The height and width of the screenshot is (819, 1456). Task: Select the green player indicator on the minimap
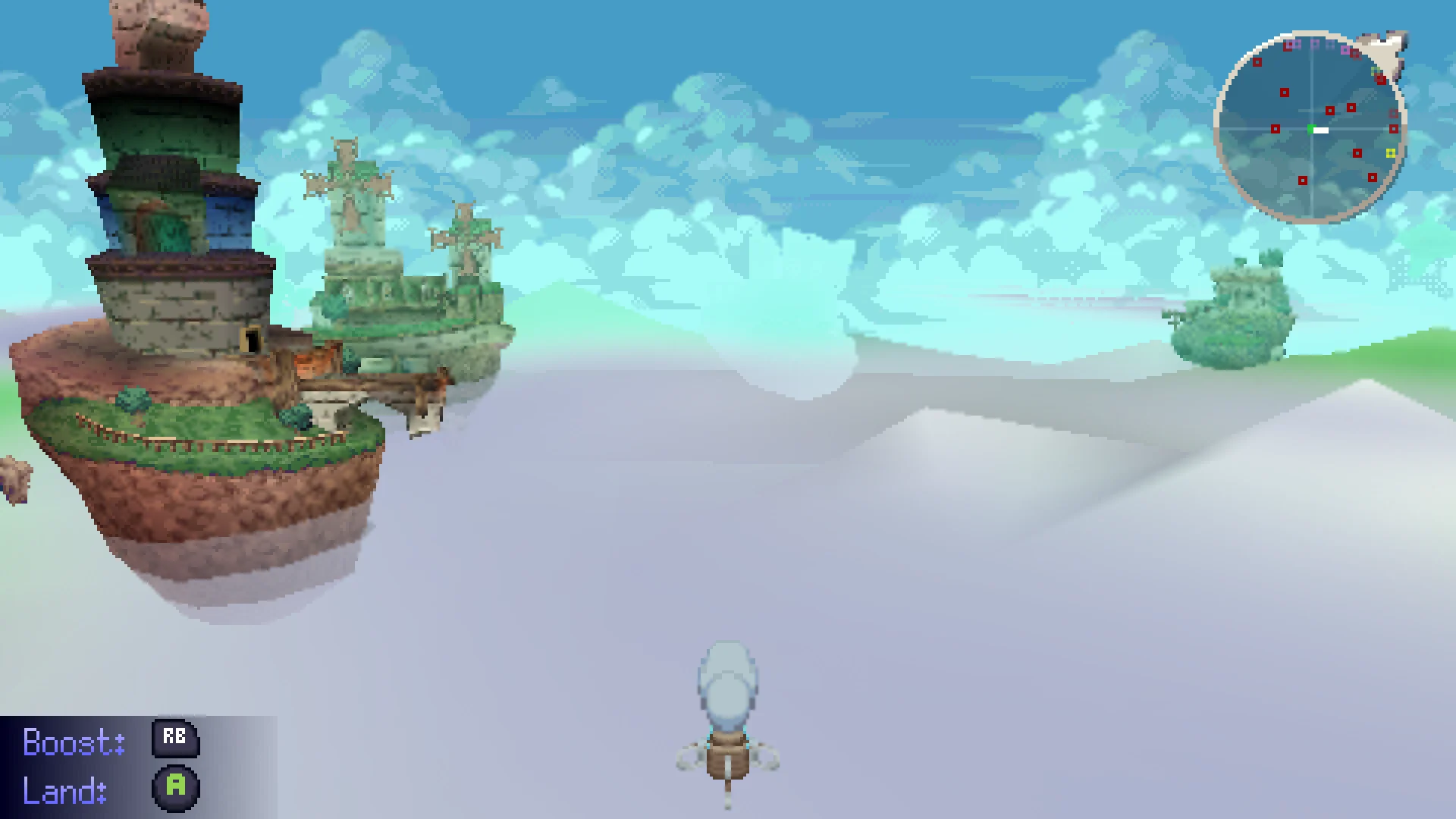click(1311, 129)
